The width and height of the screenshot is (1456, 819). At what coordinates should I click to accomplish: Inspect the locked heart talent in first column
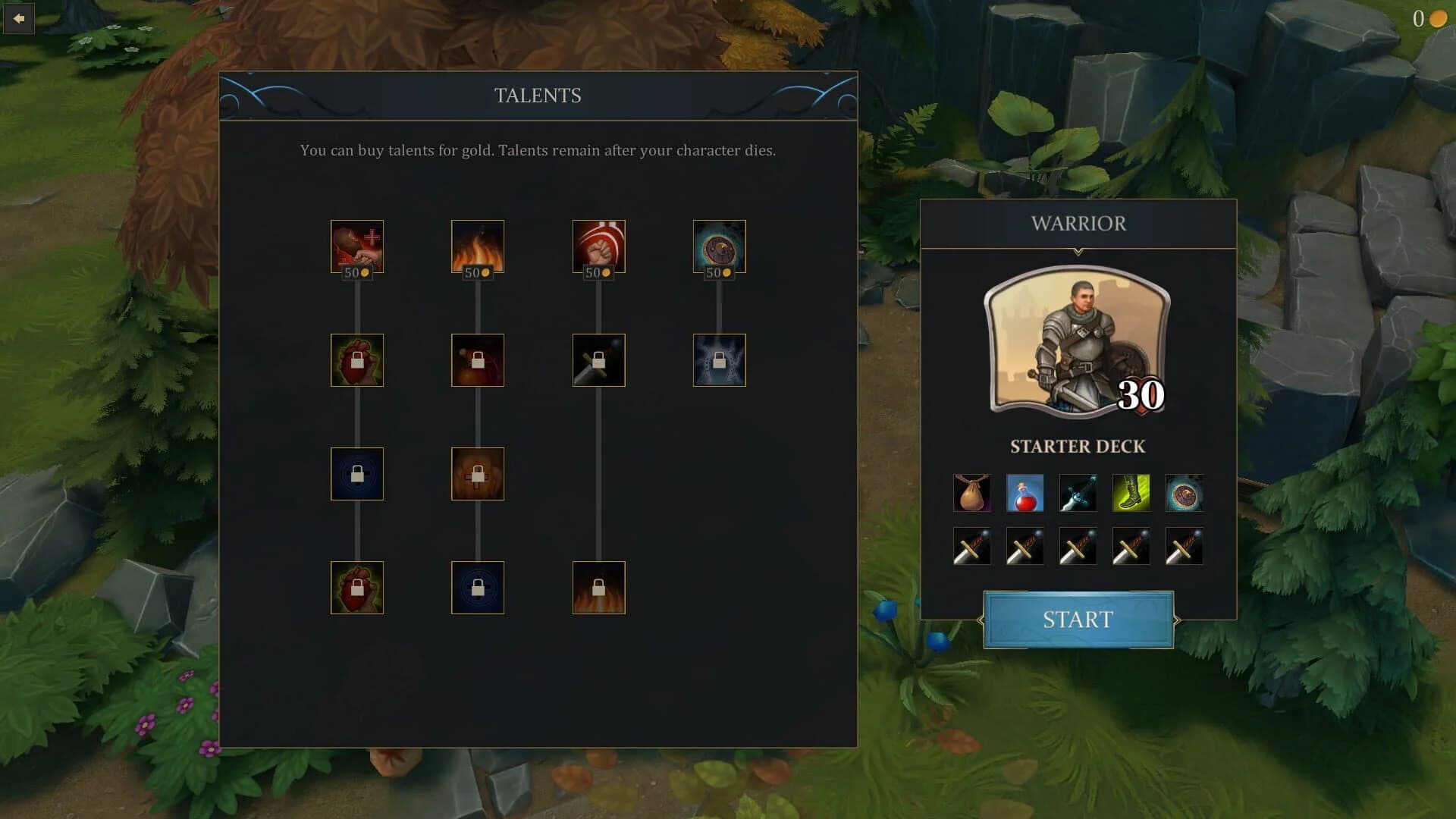tap(356, 360)
